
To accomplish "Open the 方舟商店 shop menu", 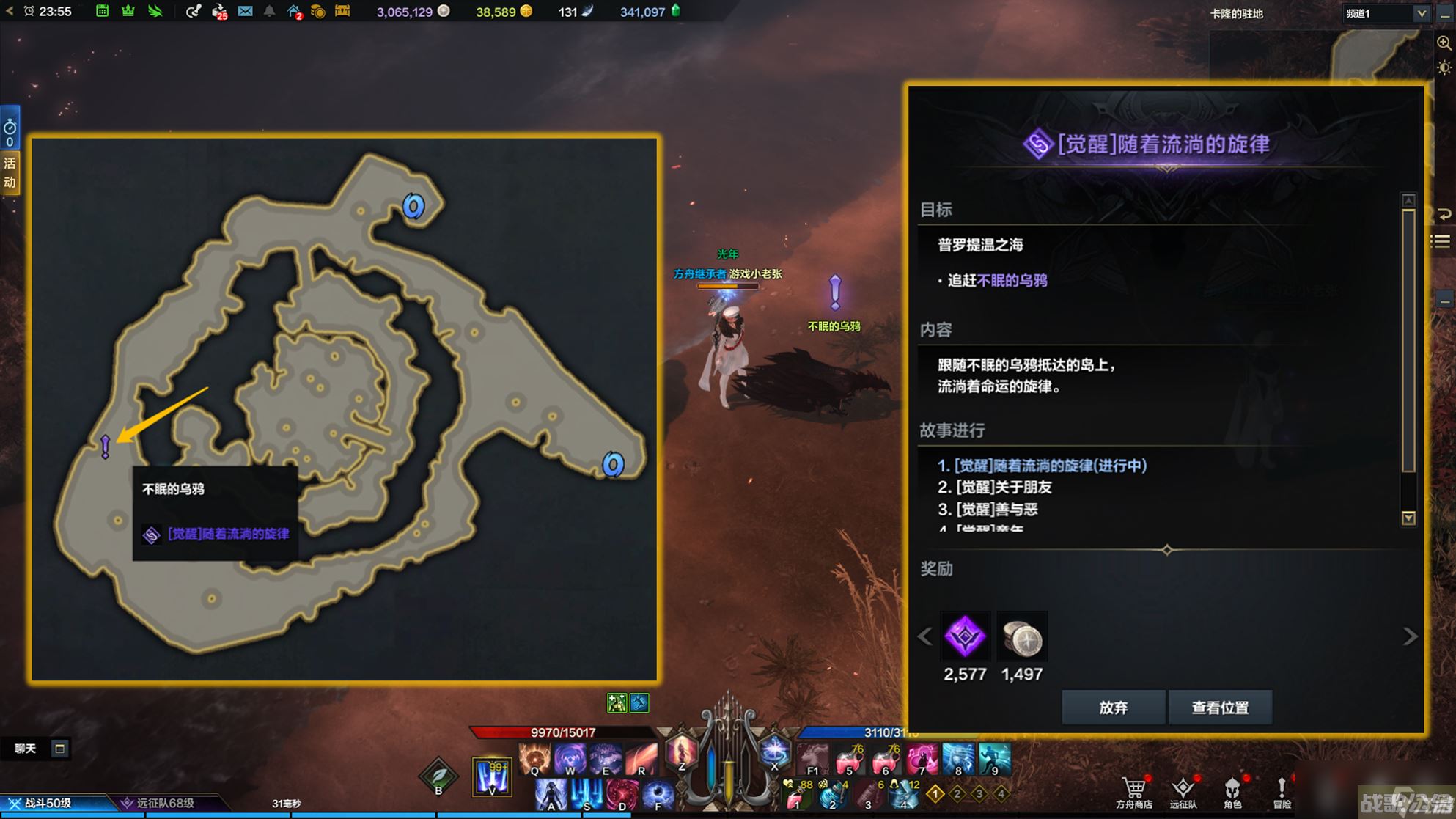I will 1134,793.
